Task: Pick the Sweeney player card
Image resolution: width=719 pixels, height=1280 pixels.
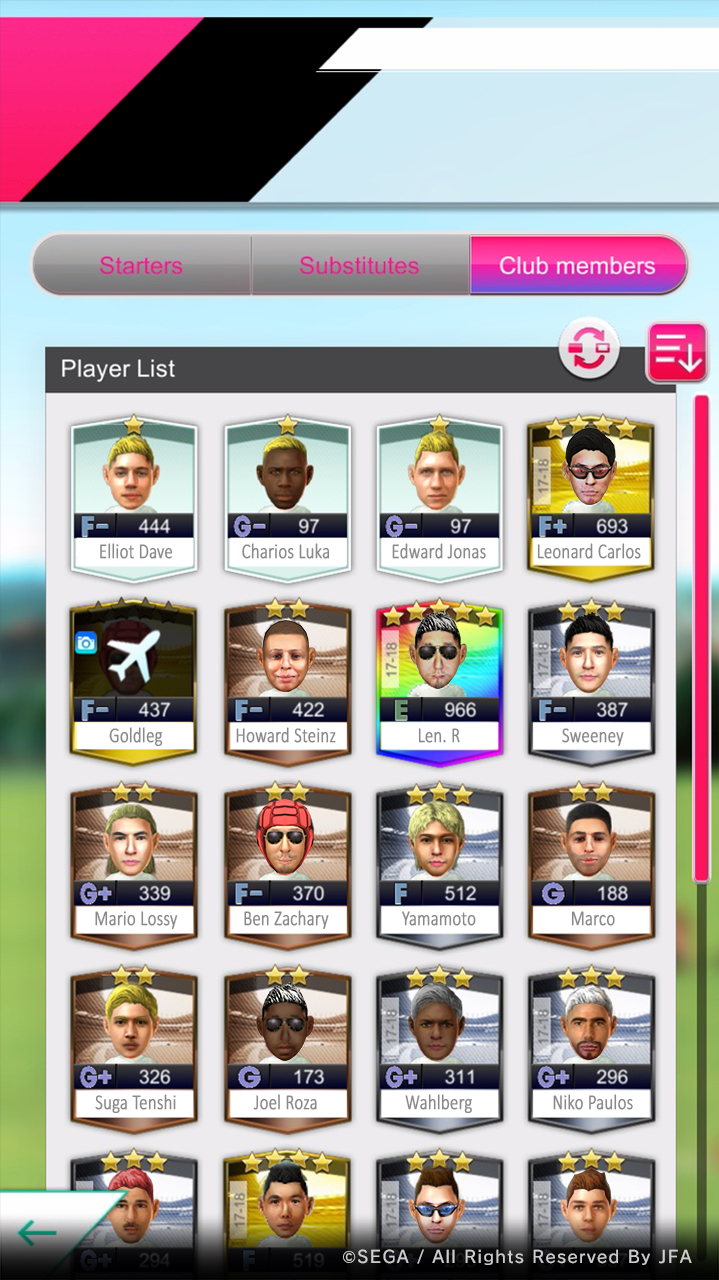Action: pyautogui.click(x=590, y=681)
